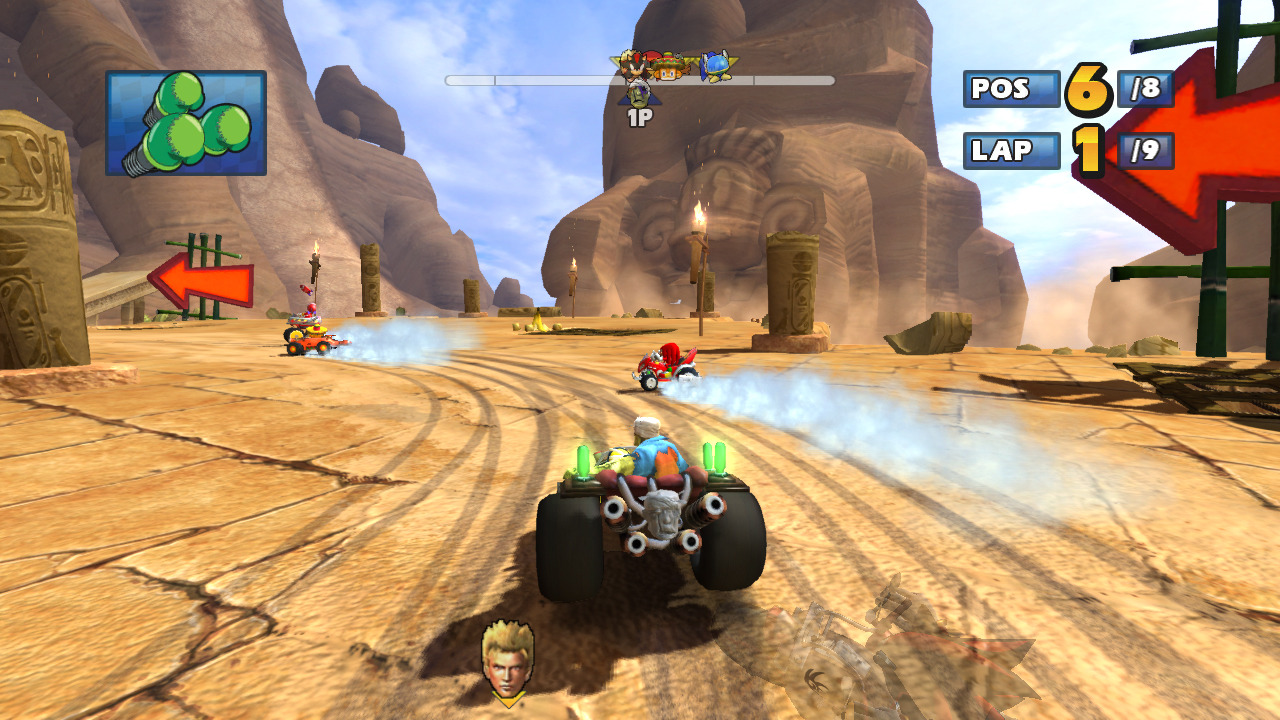Click the Shadow racer icon on progress bar
Viewport: 1280px width, 720px height.
pyautogui.click(x=632, y=66)
